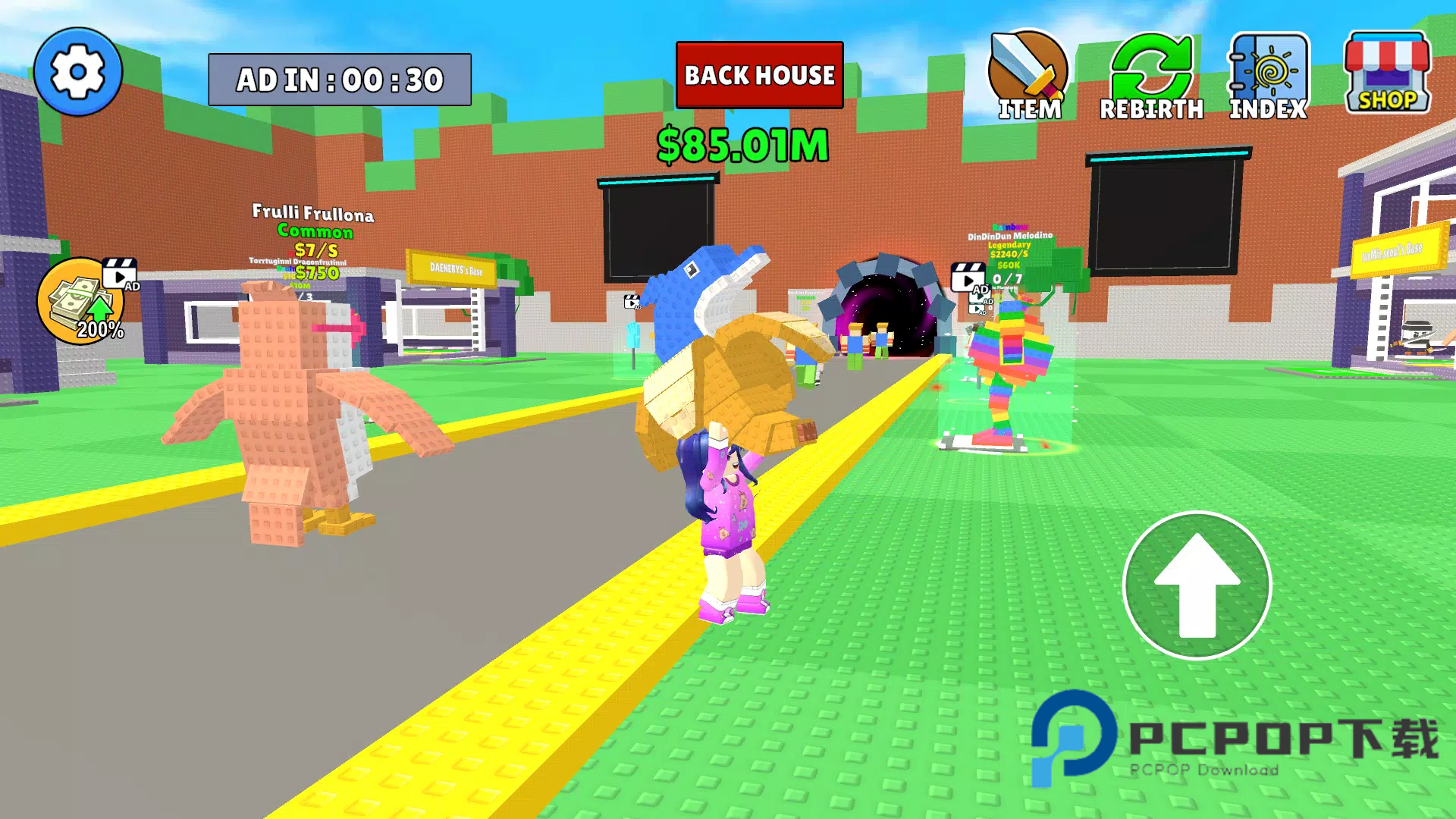This screenshot has width=1456, height=819.
Task: Tap the green jump arrow button
Action: click(1197, 585)
